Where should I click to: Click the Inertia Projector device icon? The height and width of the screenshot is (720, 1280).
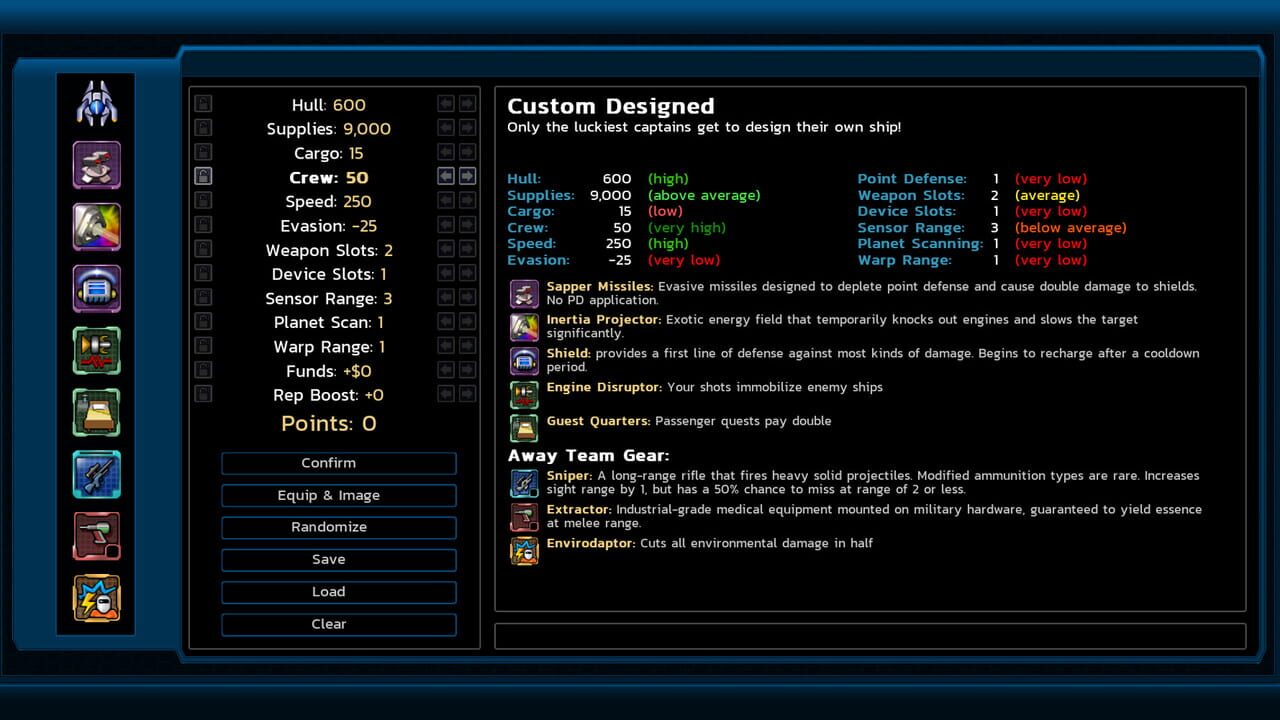[x=524, y=326]
